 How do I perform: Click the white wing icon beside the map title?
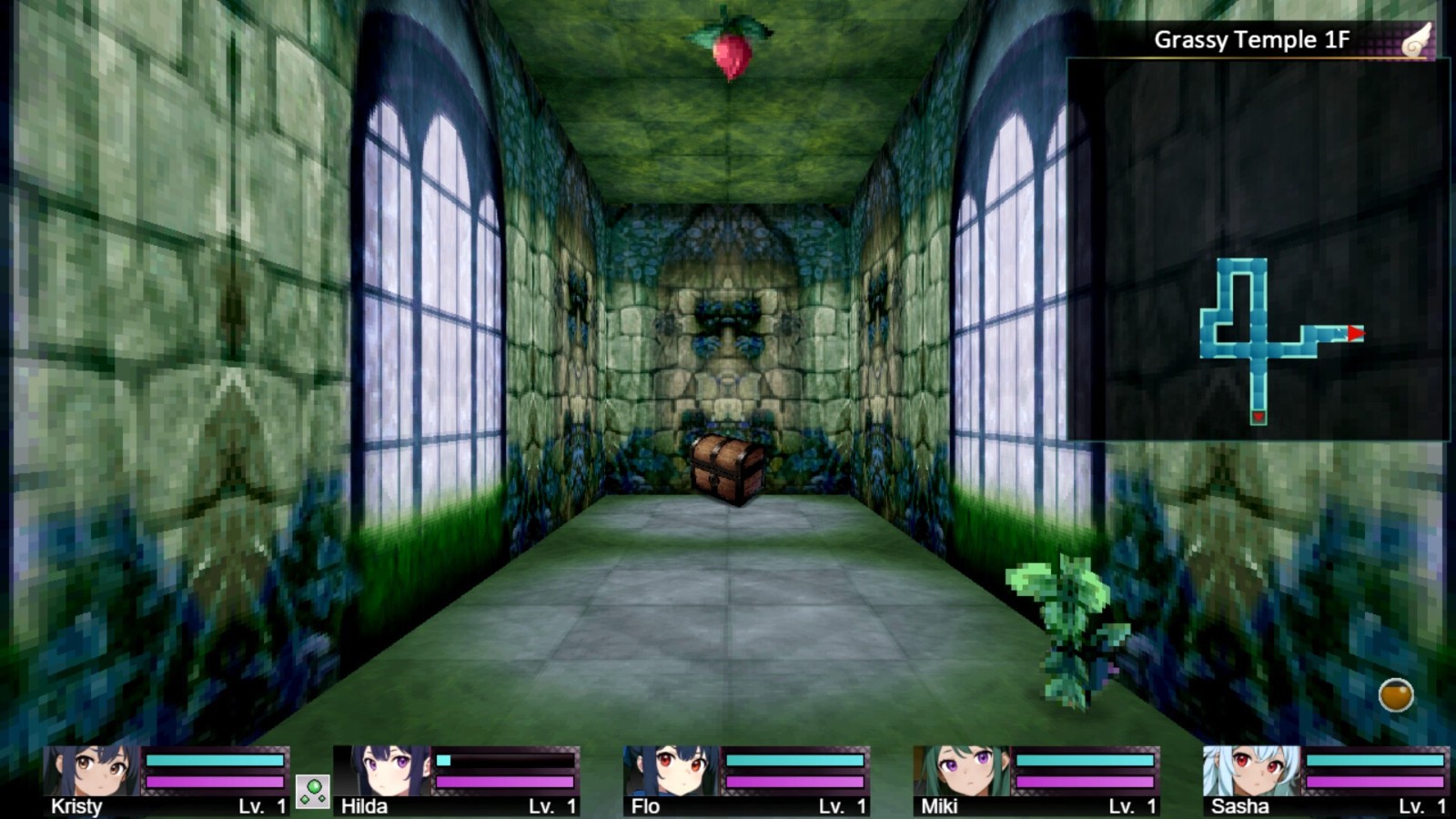pos(1420,40)
